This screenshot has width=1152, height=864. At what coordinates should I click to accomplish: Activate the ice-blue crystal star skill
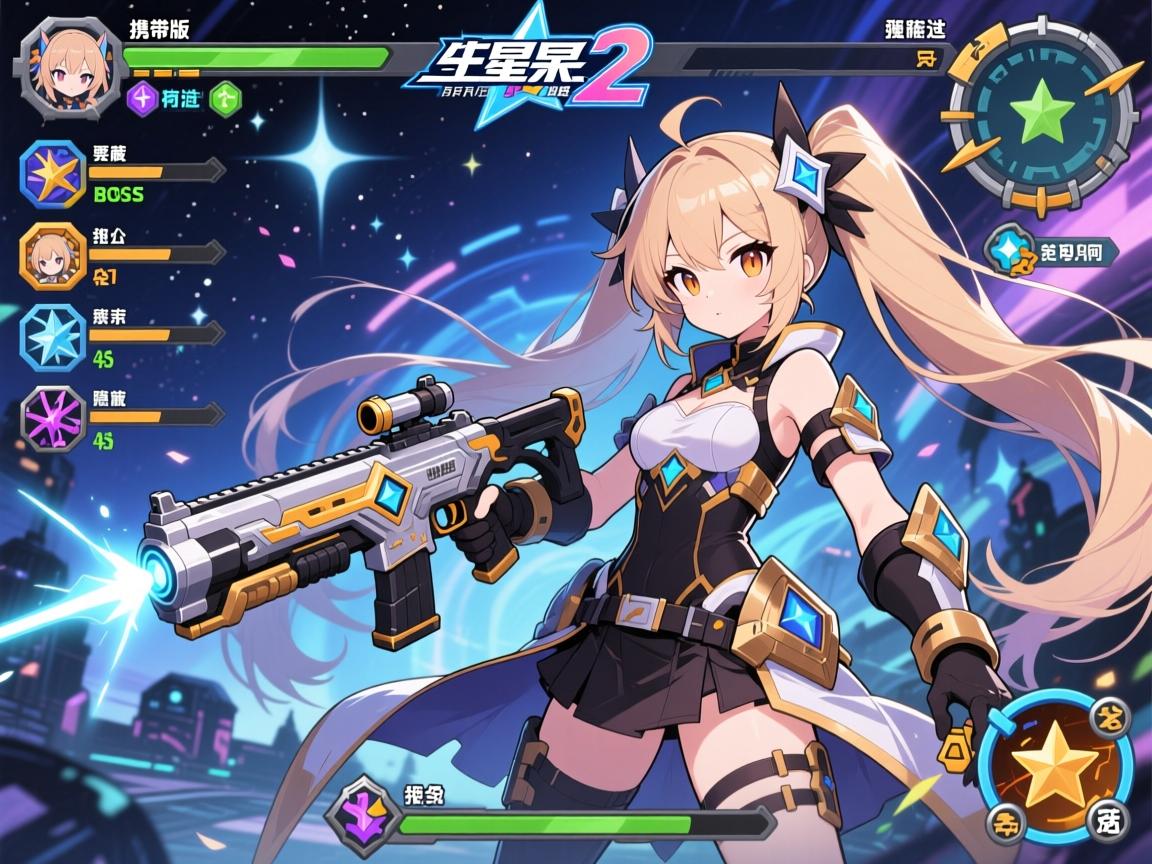tap(53, 338)
